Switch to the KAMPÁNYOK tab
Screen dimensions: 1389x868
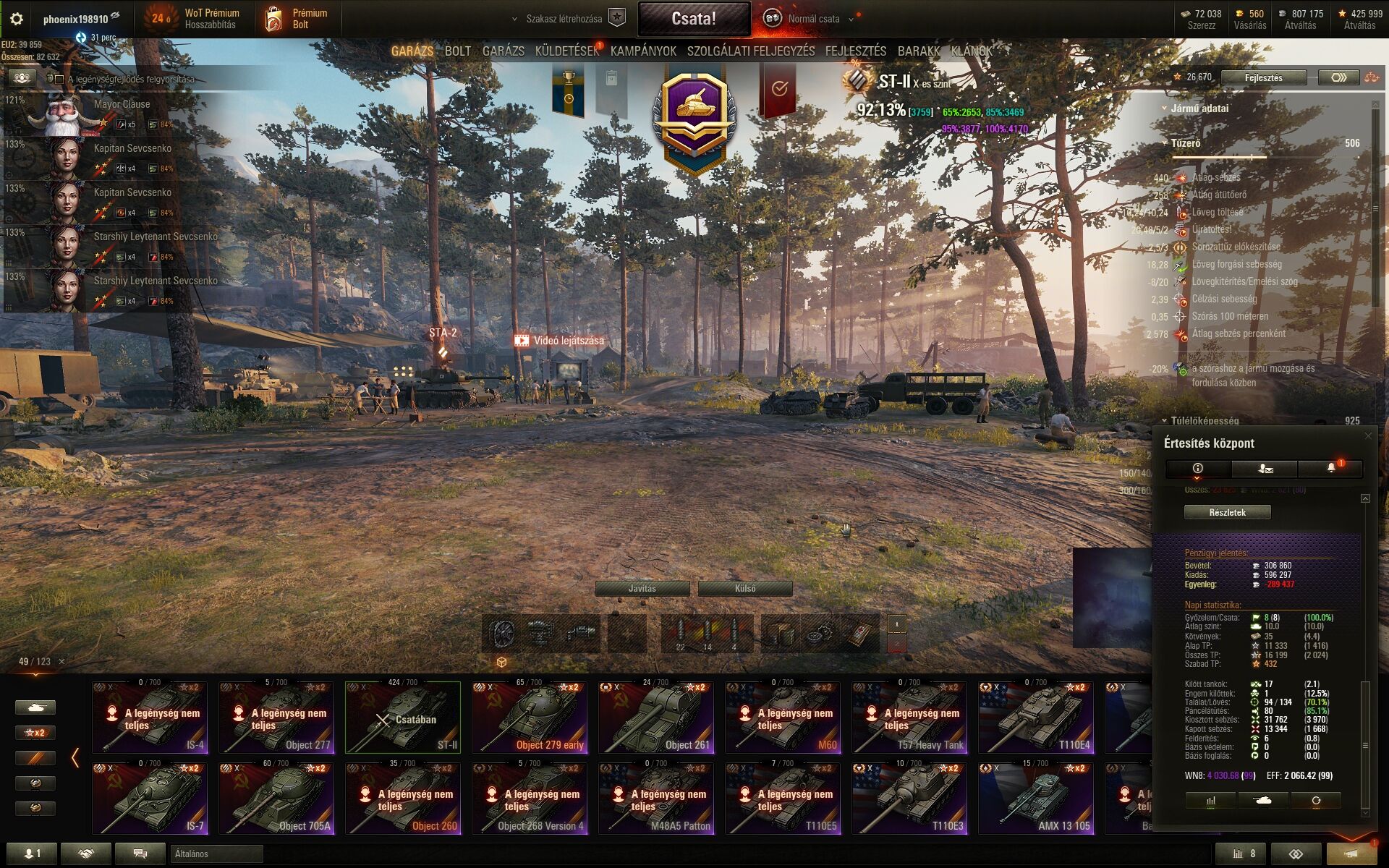643,51
